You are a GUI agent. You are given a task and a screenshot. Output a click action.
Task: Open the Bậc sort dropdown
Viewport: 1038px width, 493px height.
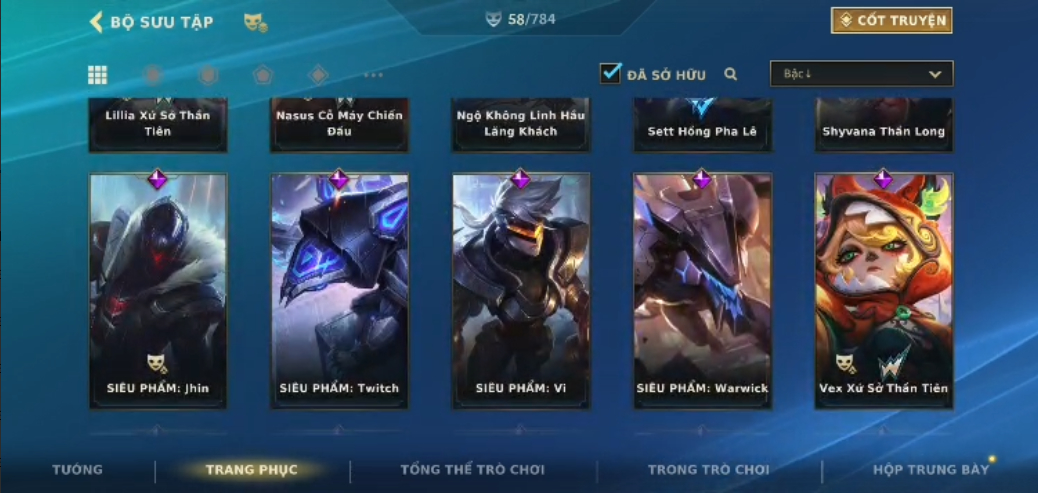click(861, 74)
